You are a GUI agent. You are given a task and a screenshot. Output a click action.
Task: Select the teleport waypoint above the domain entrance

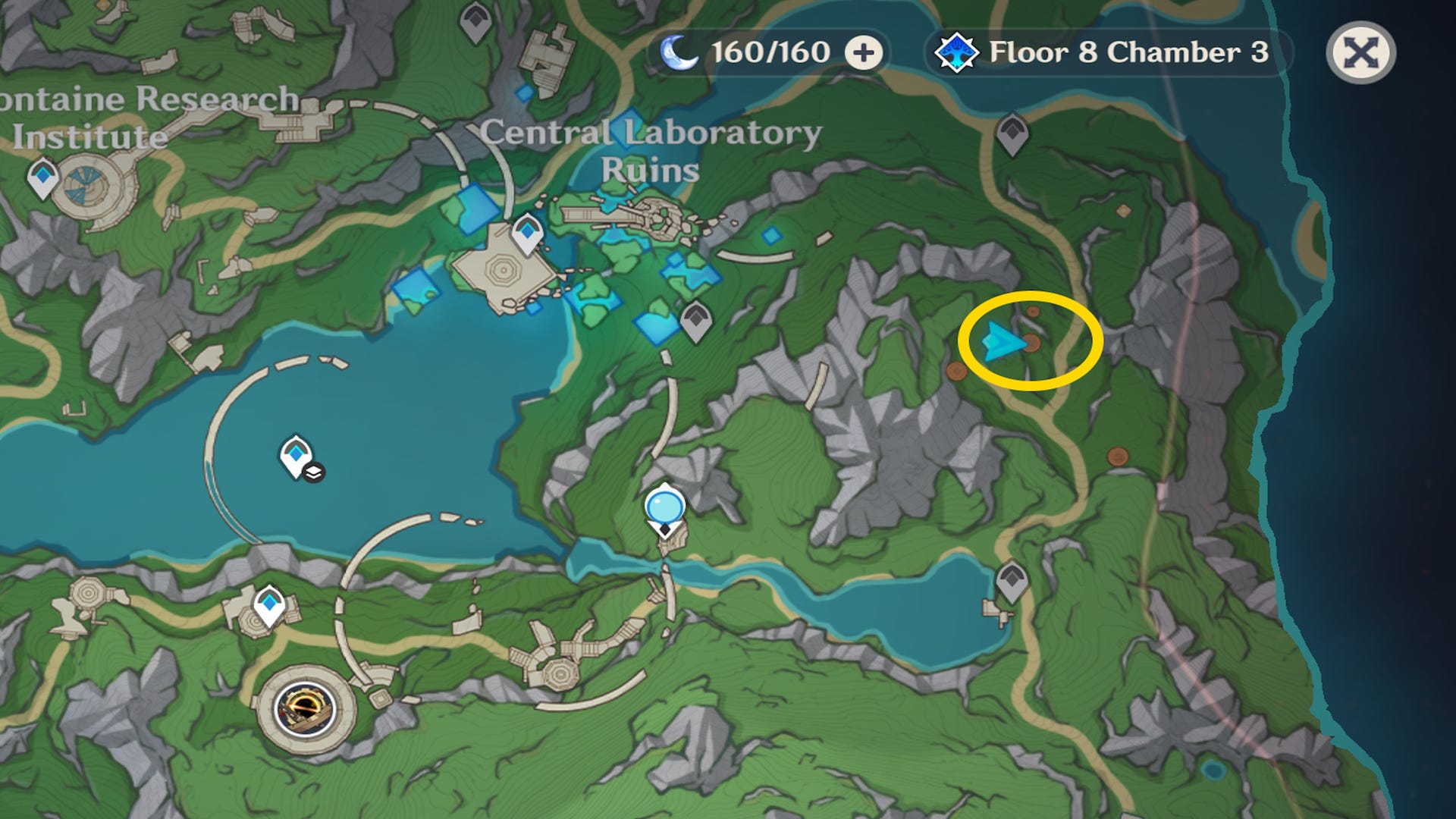tap(269, 604)
